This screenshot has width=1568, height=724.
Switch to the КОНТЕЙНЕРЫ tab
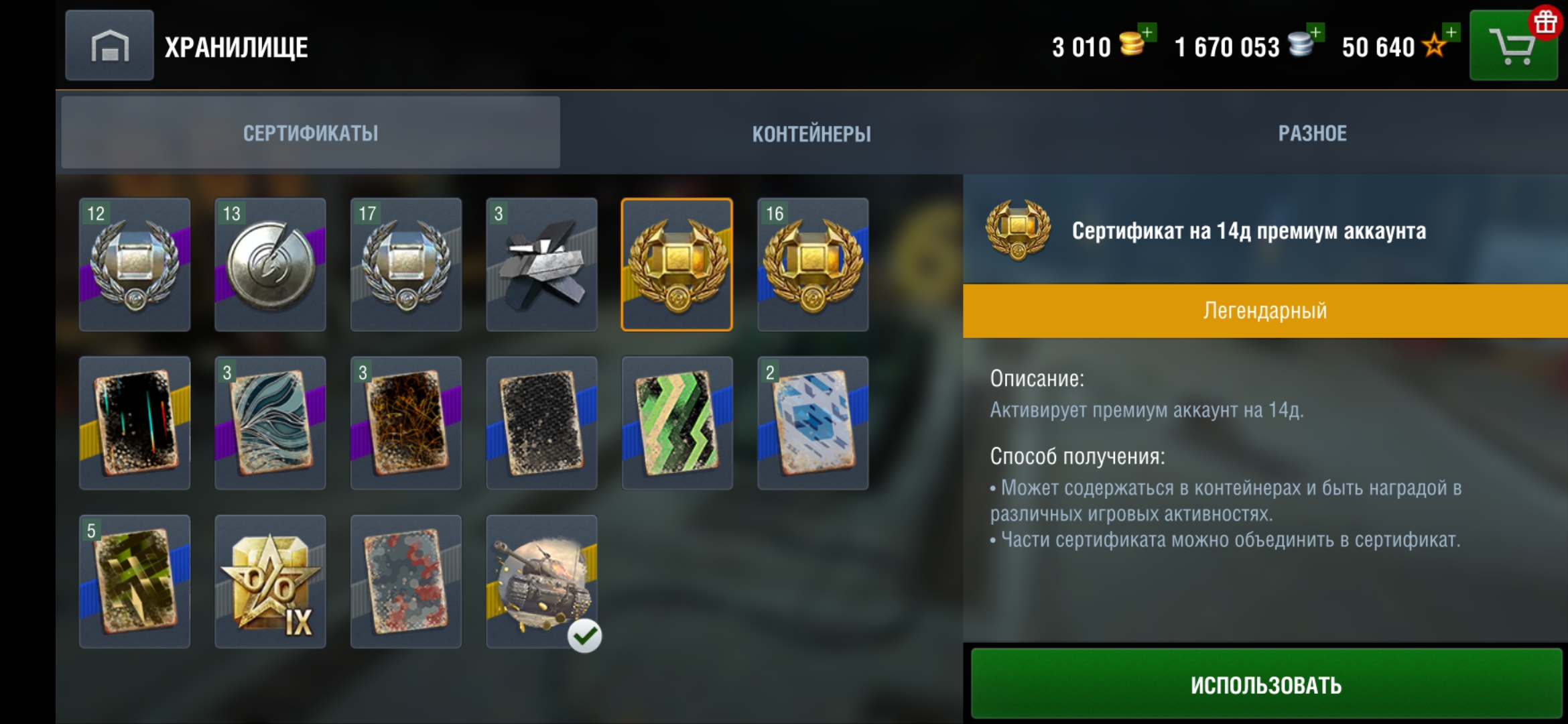[812, 133]
